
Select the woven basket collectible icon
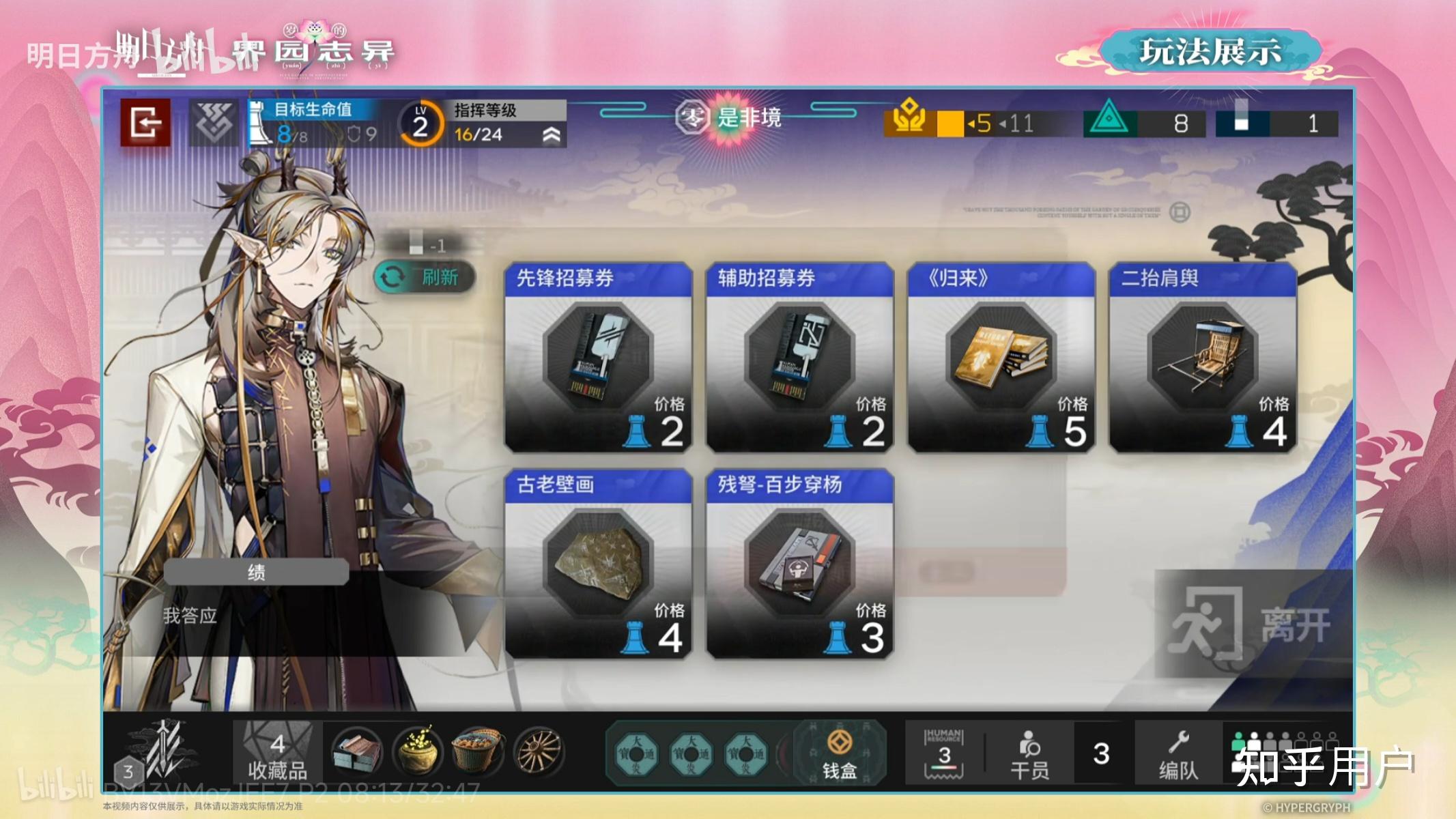pos(478,751)
